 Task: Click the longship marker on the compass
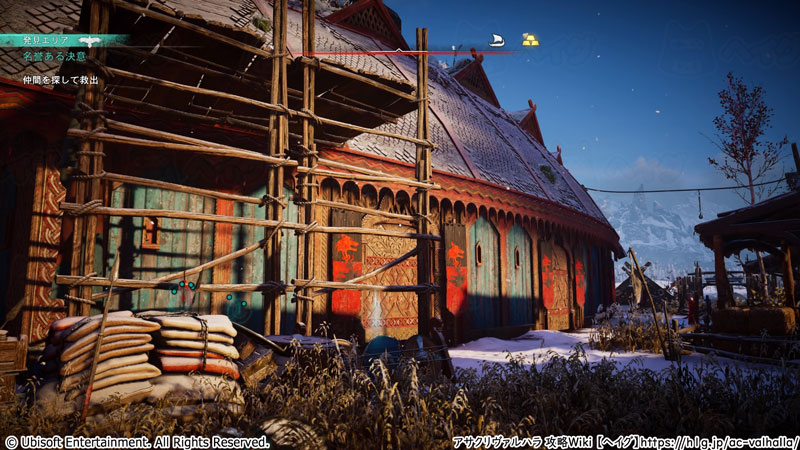(496, 40)
